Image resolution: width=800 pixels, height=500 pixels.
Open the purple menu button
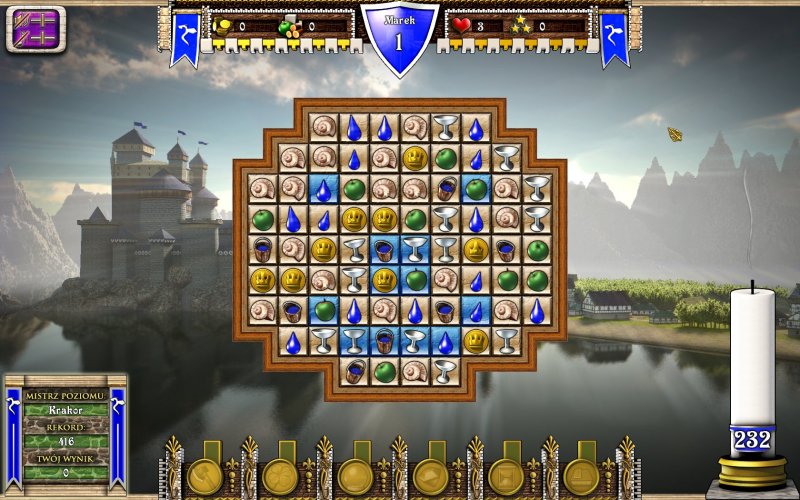pos(36,28)
